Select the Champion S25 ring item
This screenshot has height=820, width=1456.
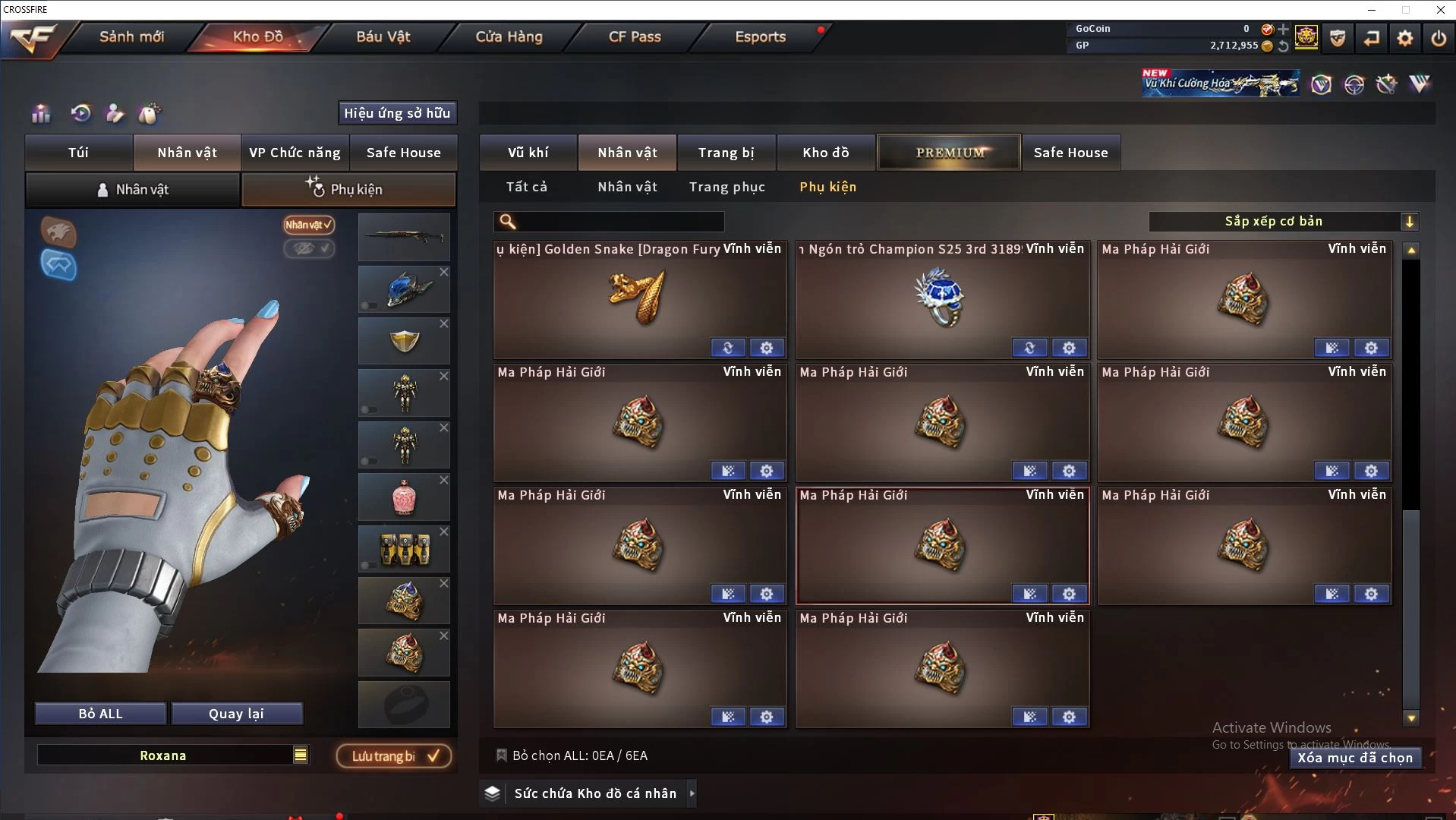coord(941,300)
